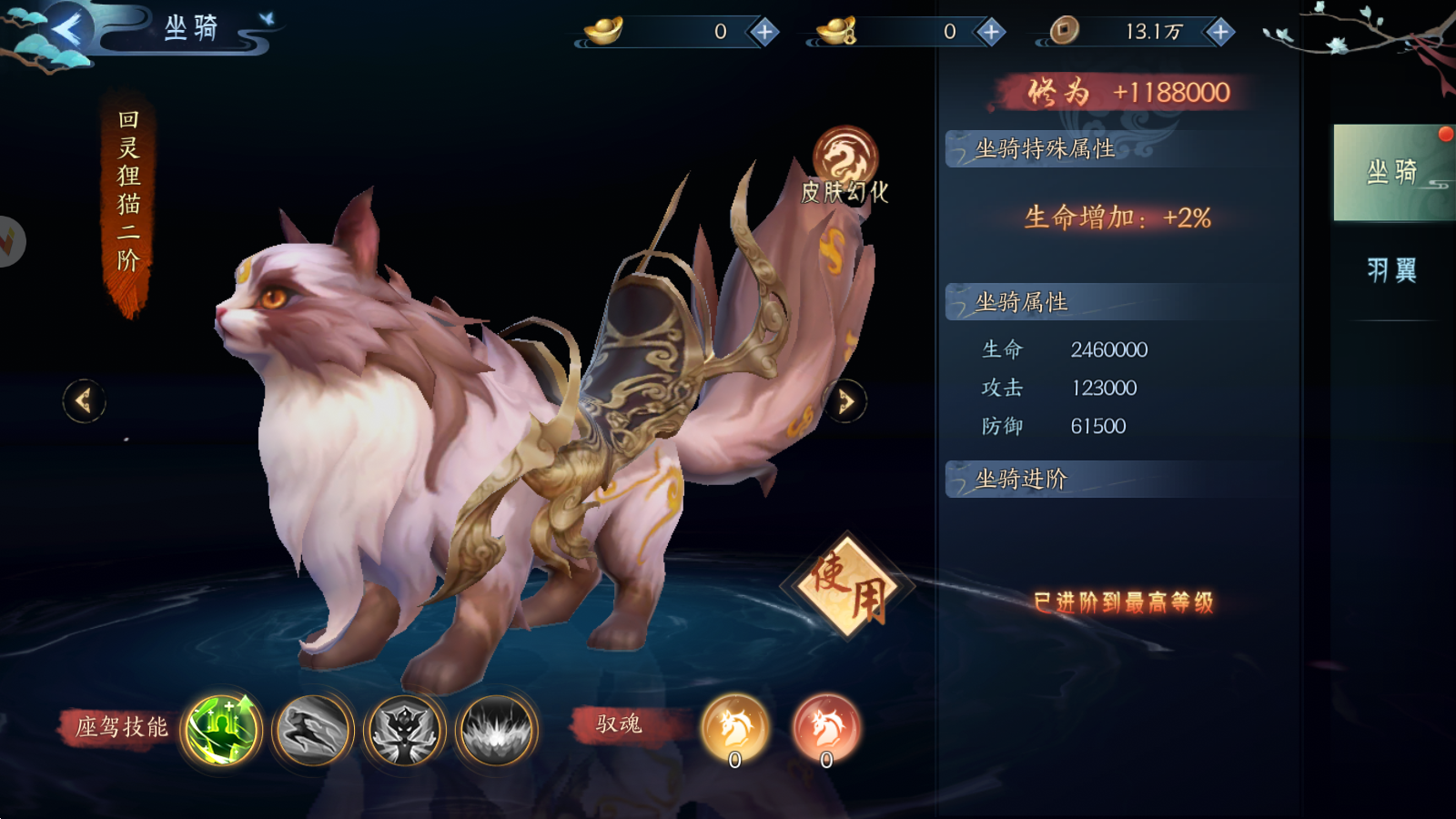Add bound ingots with the plus button
The image size is (1456, 819).
(991, 33)
